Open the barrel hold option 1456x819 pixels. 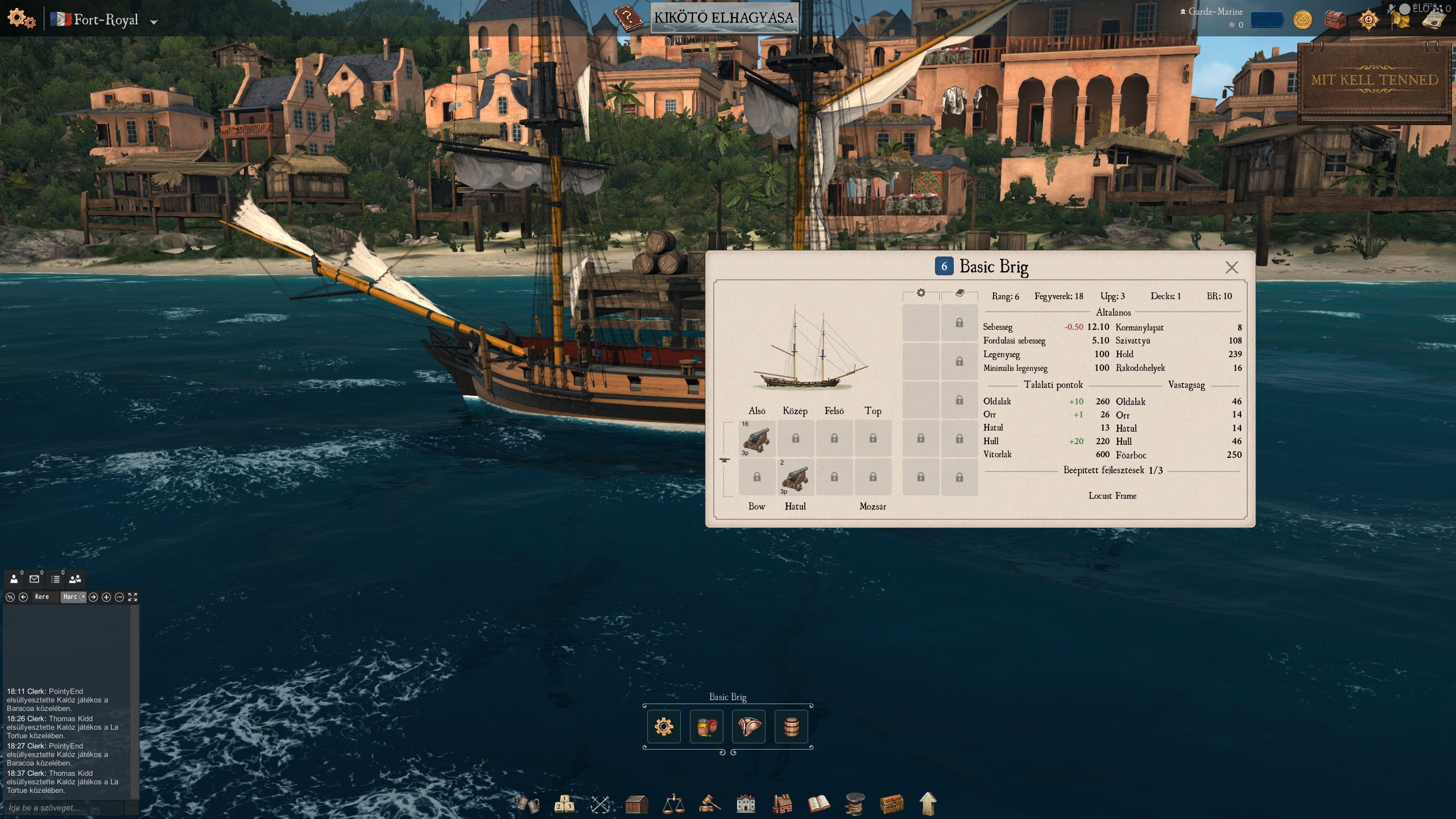tap(791, 726)
